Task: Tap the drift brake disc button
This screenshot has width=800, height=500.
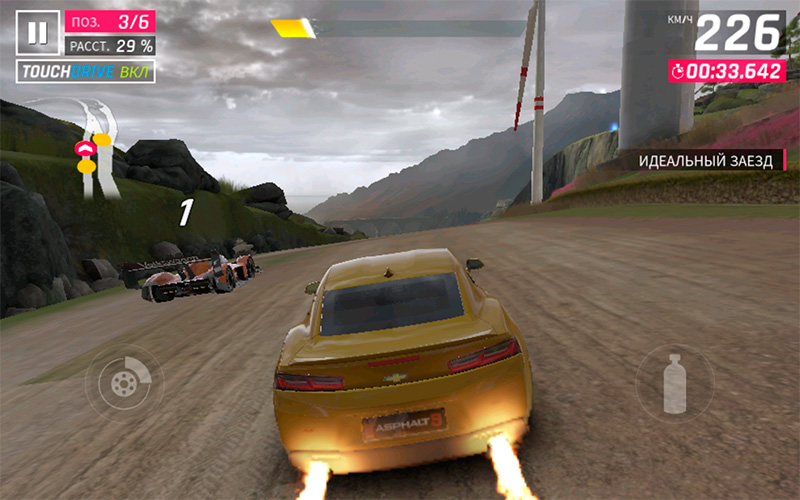Action: click(124, 380)
